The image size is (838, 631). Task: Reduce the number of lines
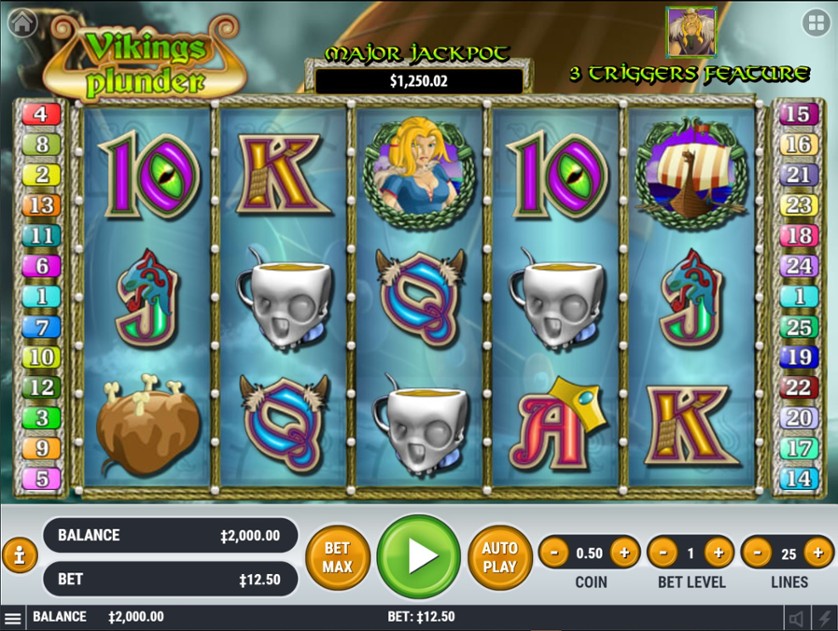756,552
